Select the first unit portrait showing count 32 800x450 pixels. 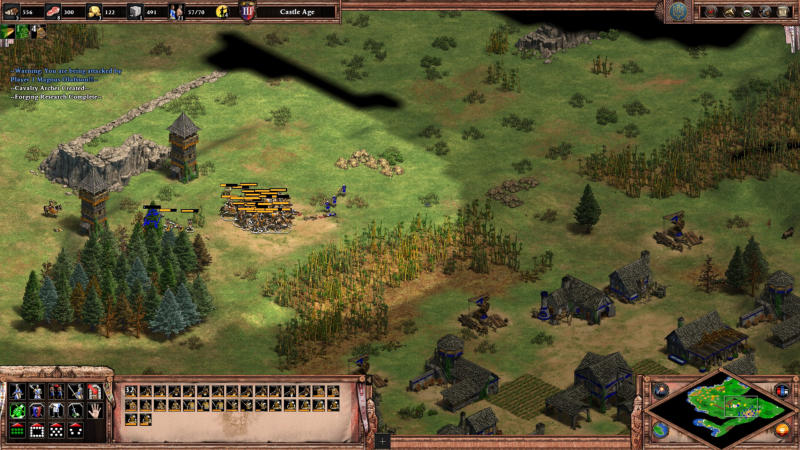pos(131,391)
